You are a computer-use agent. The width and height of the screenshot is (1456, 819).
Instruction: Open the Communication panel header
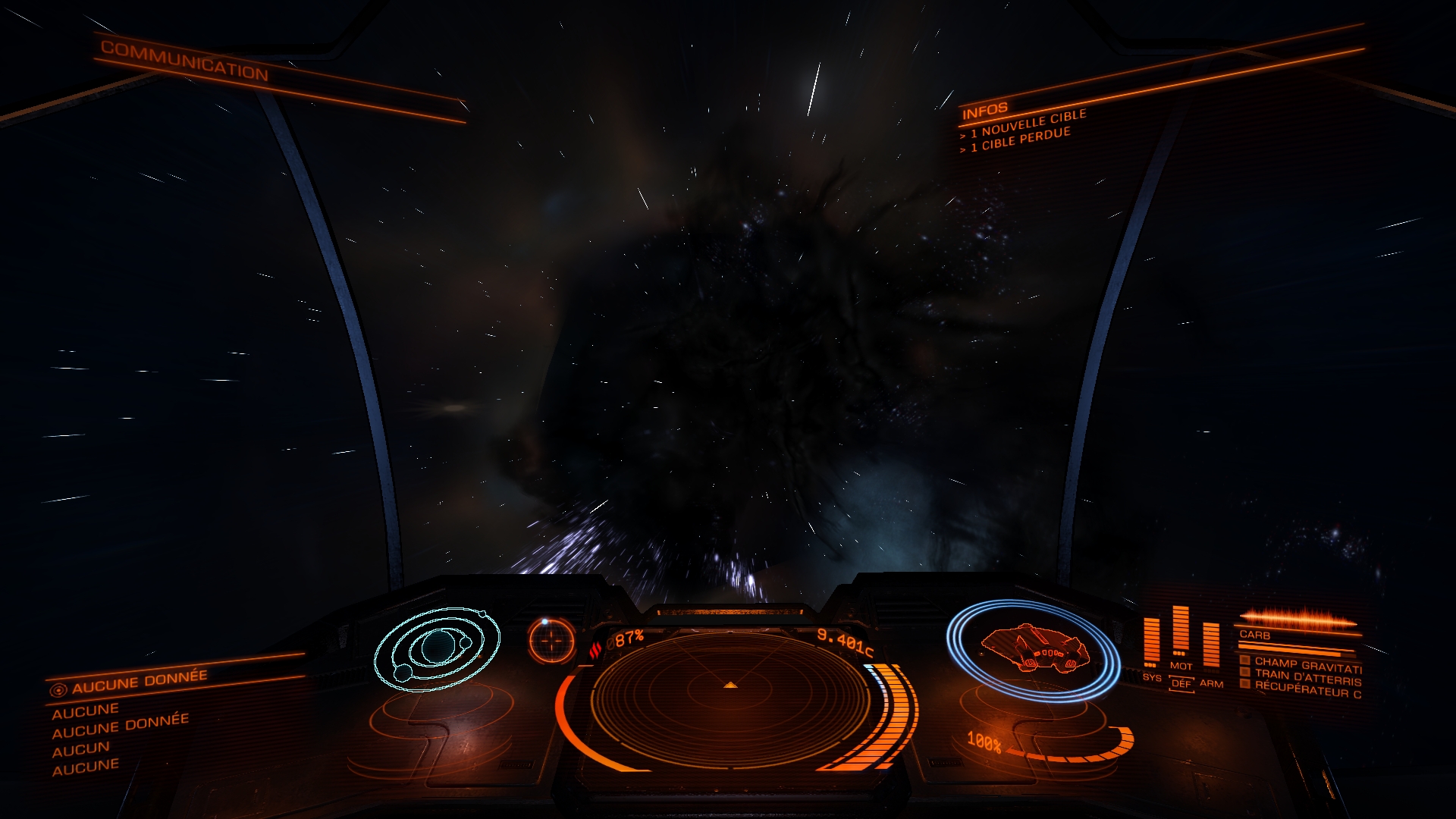pyautogui.click(x=184, y=60)
